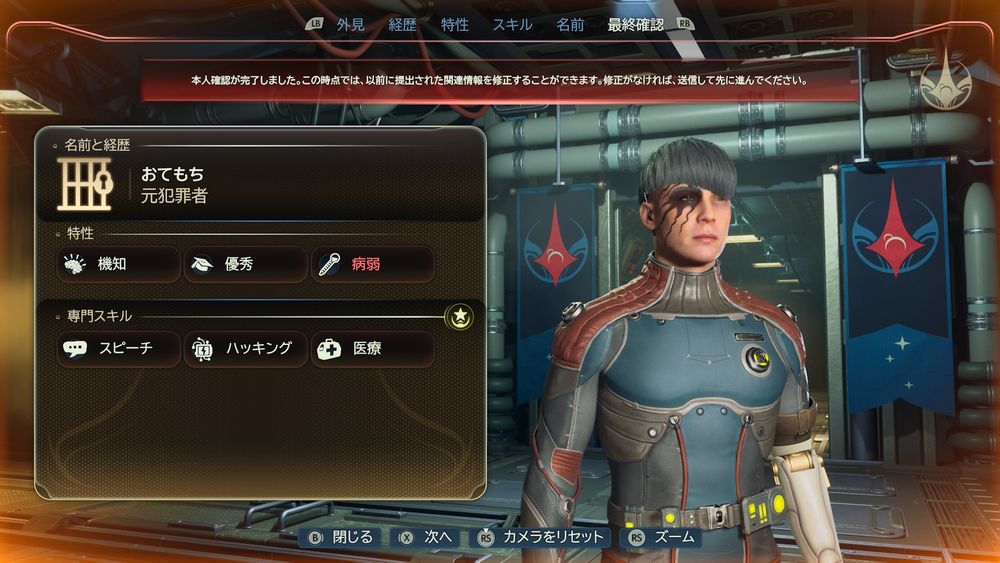Choose the 機知 trait
1000x563 pixels.
[118, 265]
